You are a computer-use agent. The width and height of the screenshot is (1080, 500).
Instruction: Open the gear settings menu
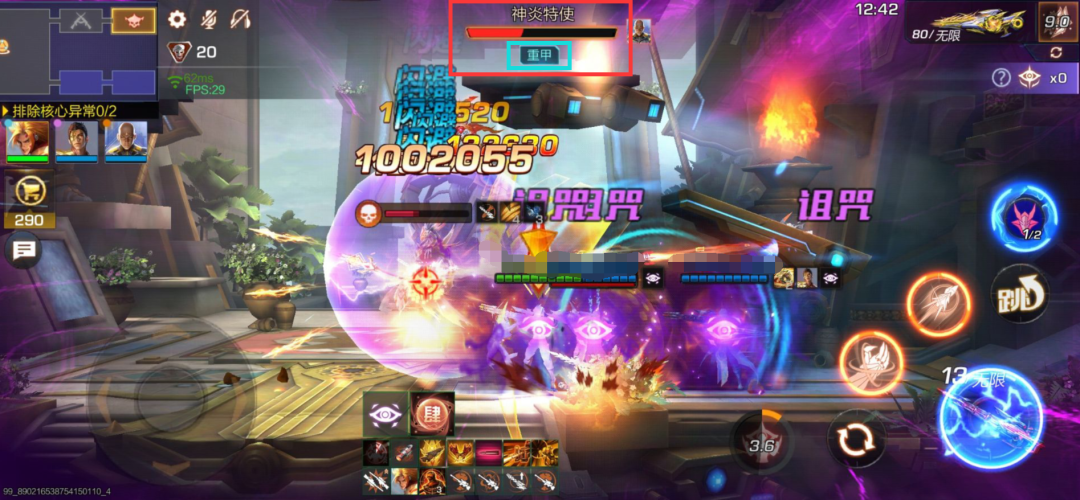pyautogui.click(x=178, y=18)
